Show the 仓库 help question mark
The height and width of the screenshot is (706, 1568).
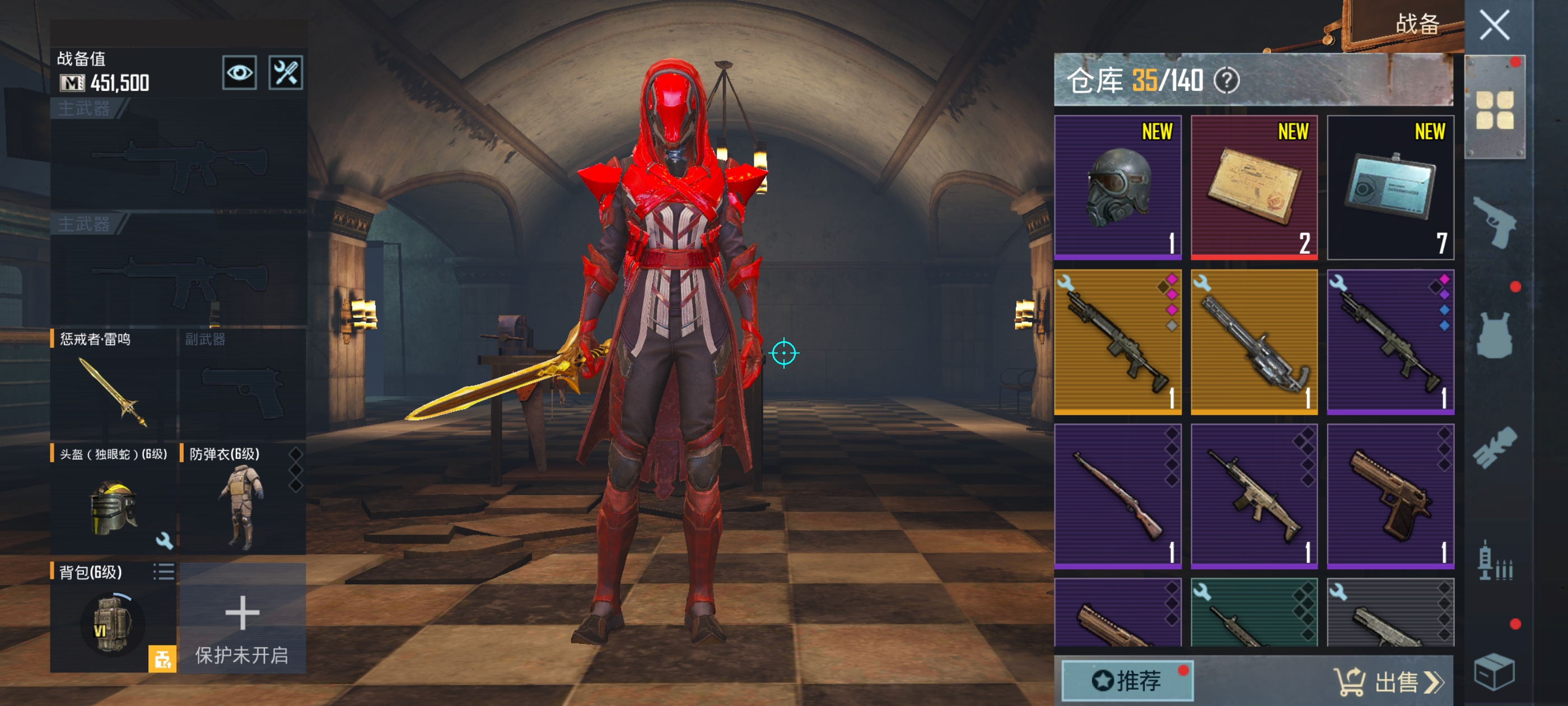(1226, 81)
